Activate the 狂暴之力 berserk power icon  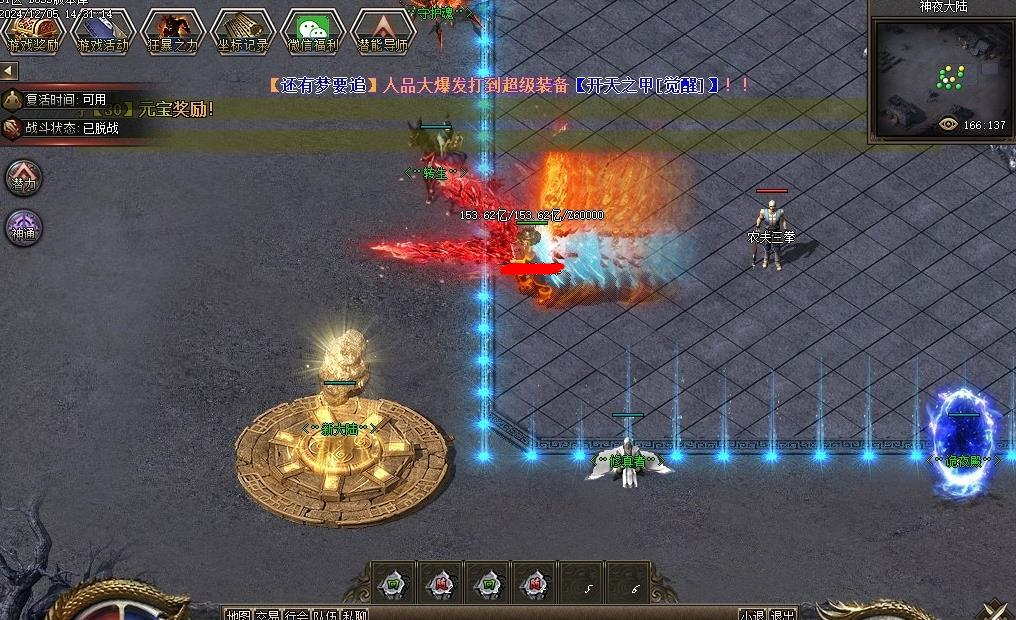[x=172, y=31]
